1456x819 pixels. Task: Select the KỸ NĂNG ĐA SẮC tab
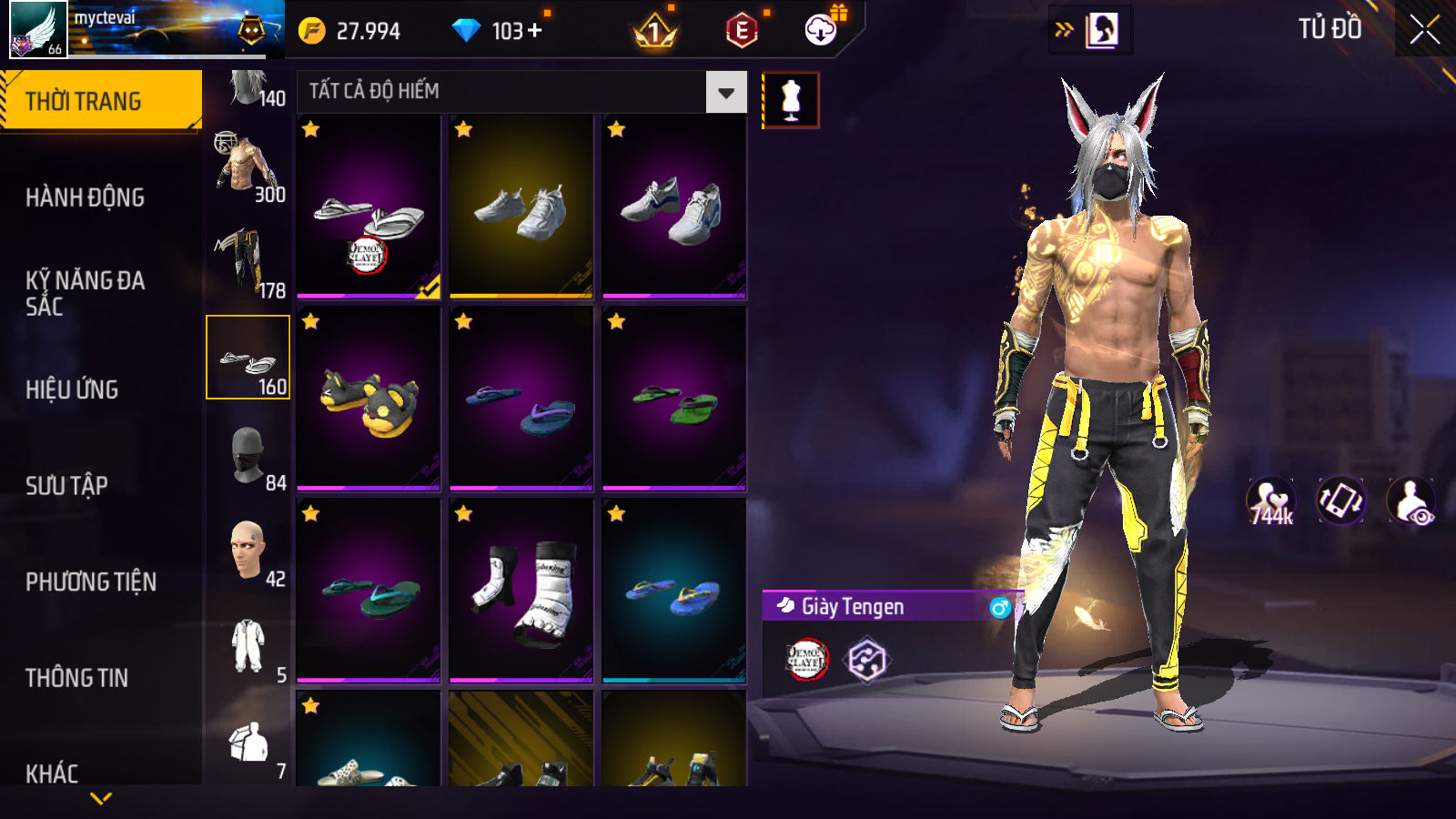[85, 293]
